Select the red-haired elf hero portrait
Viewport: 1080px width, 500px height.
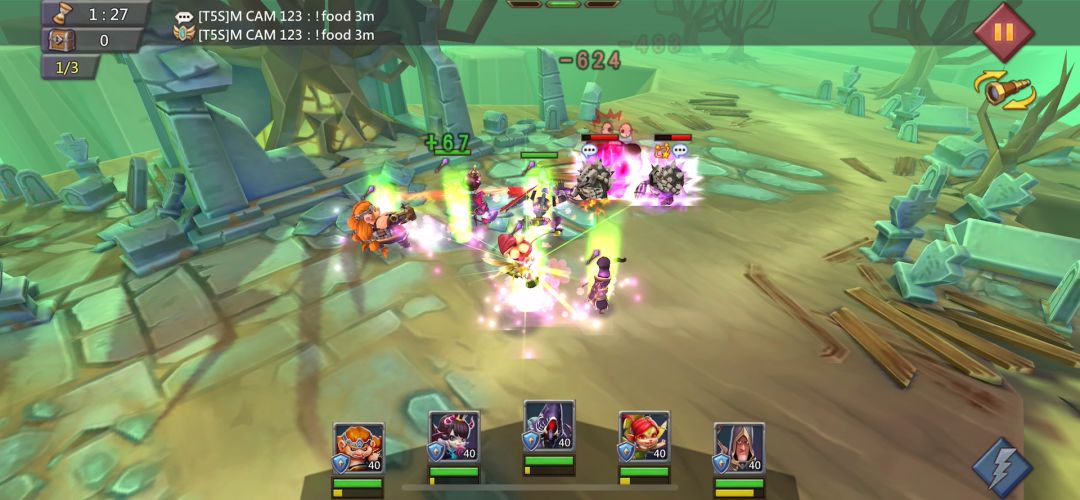pos(644,437)
